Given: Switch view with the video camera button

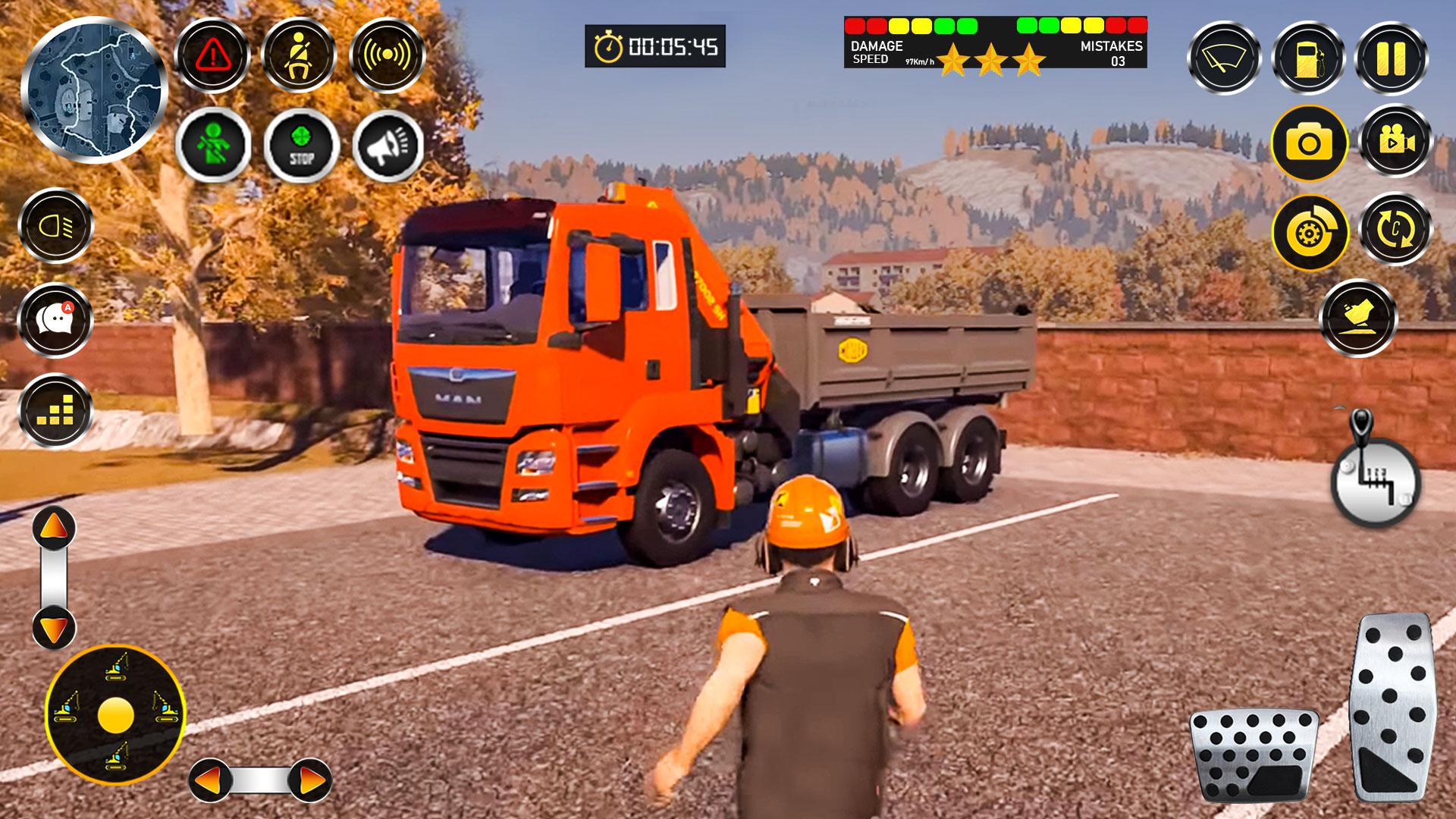Looking at the screenshot, I should tap(1395, 141).
